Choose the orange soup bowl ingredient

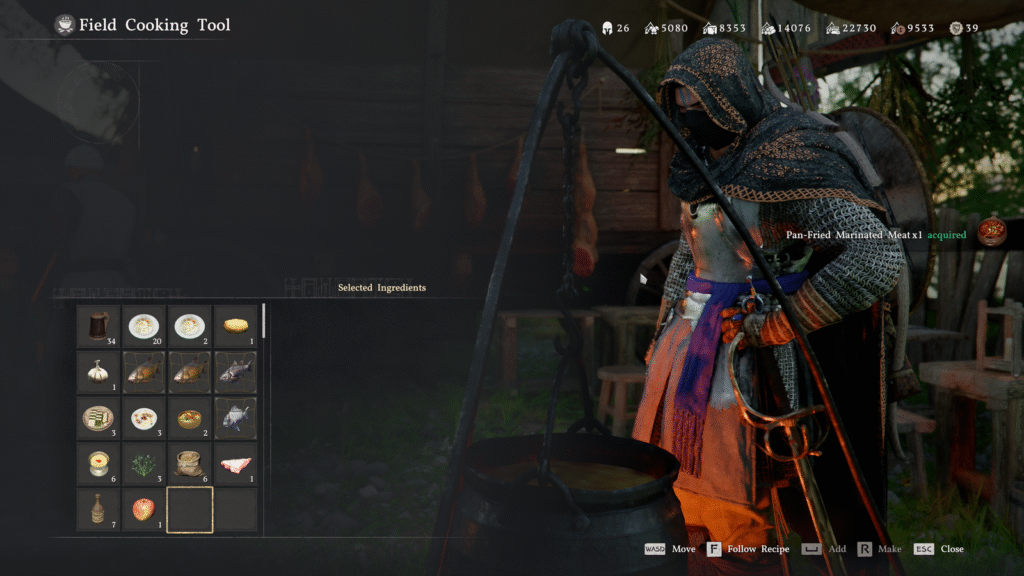[189, 418]
